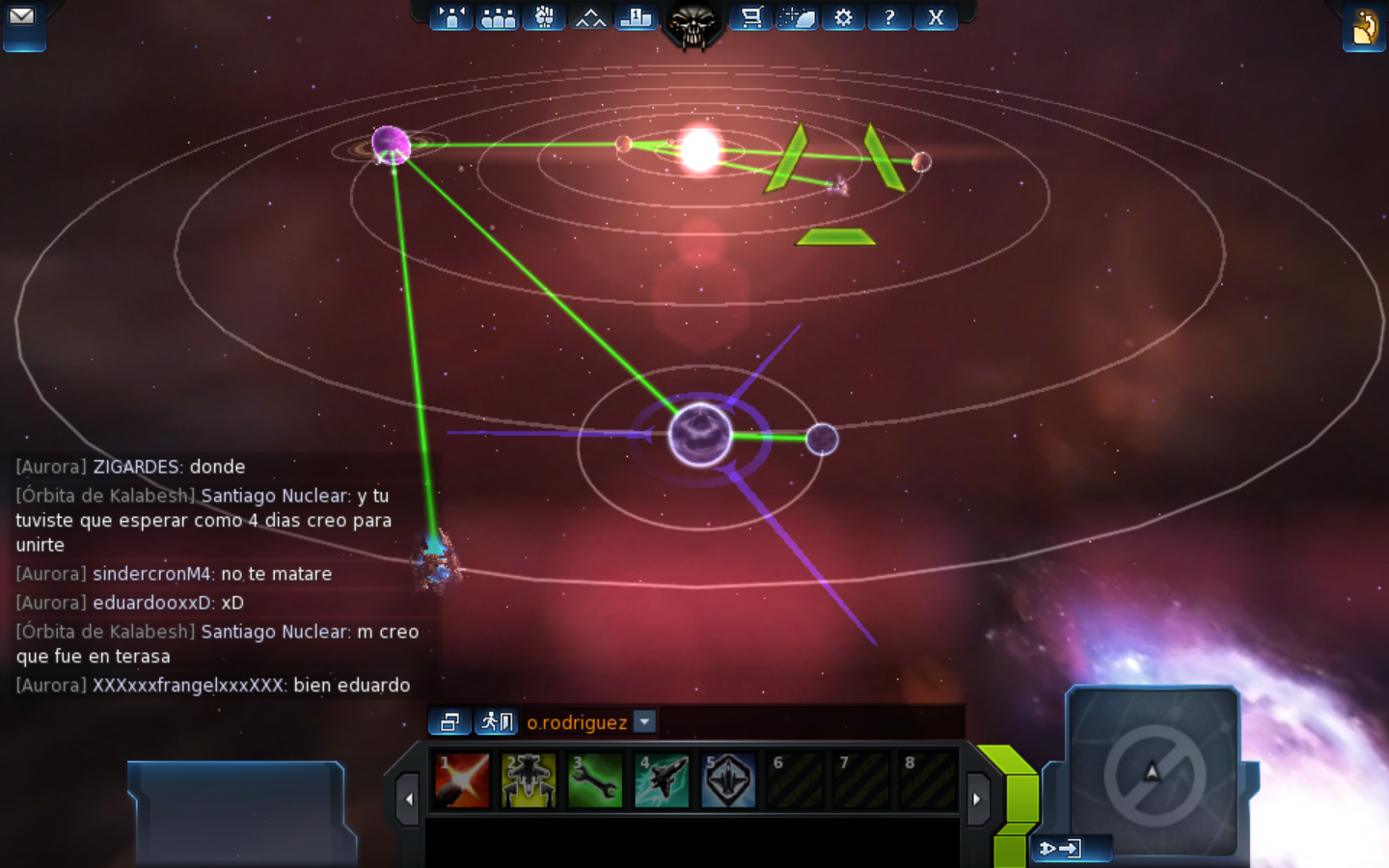Activate the red explosion attack skill

point(462,779)
